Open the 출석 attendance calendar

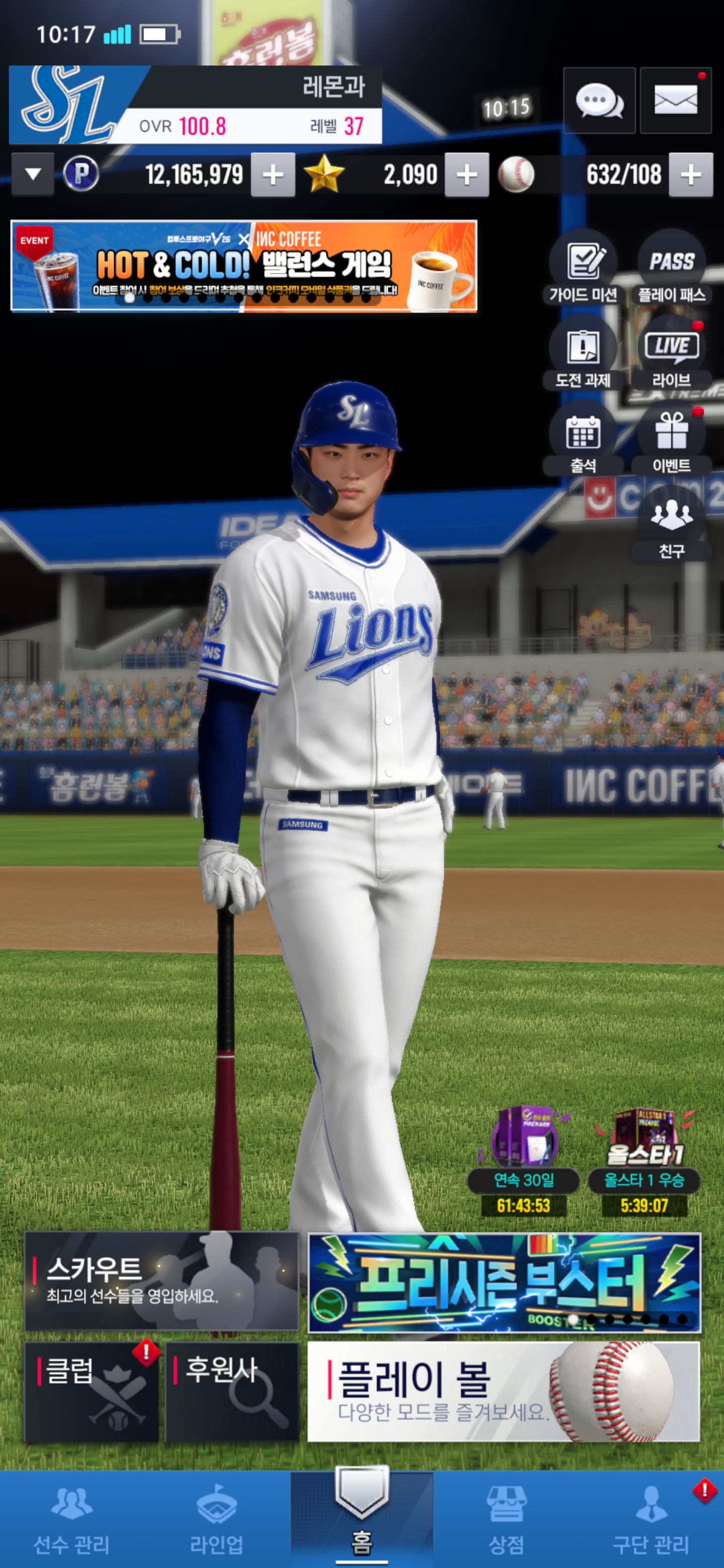583,439
